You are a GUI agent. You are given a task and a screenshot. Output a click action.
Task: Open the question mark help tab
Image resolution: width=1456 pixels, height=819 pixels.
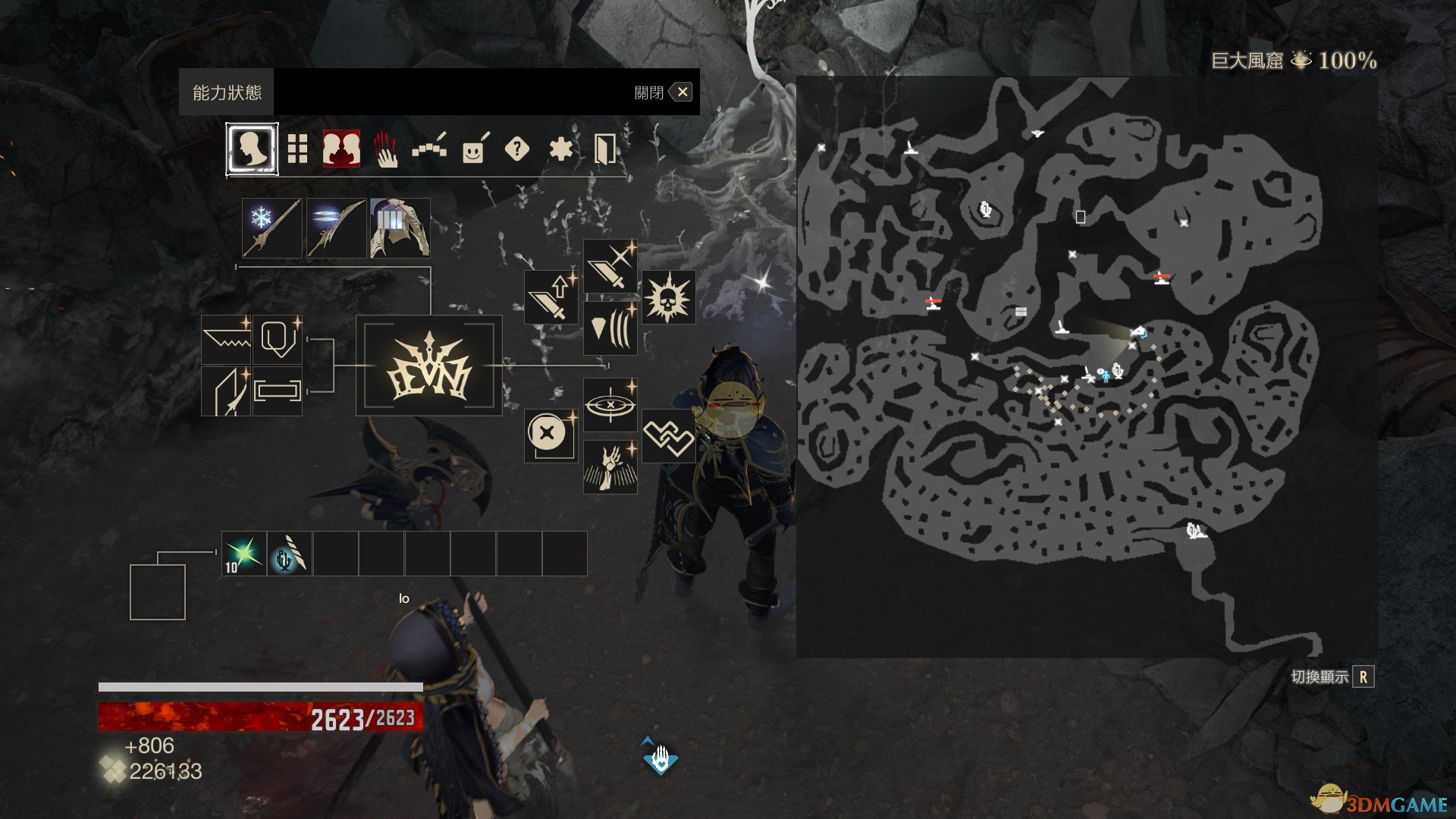516,149
